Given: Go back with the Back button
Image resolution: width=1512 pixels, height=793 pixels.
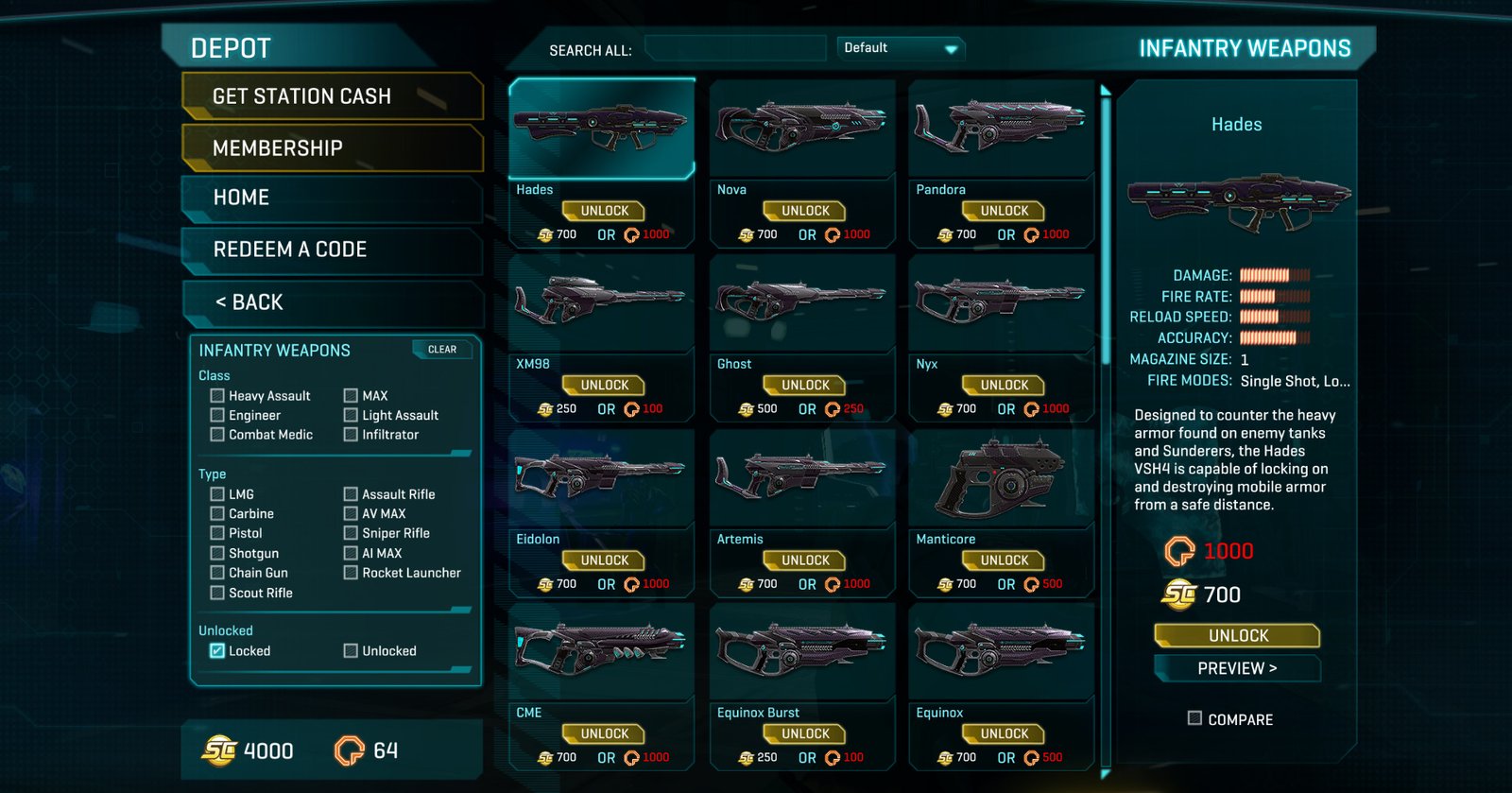Looking at the screenshot, I should pyautogui.click(x=331, y=302).
